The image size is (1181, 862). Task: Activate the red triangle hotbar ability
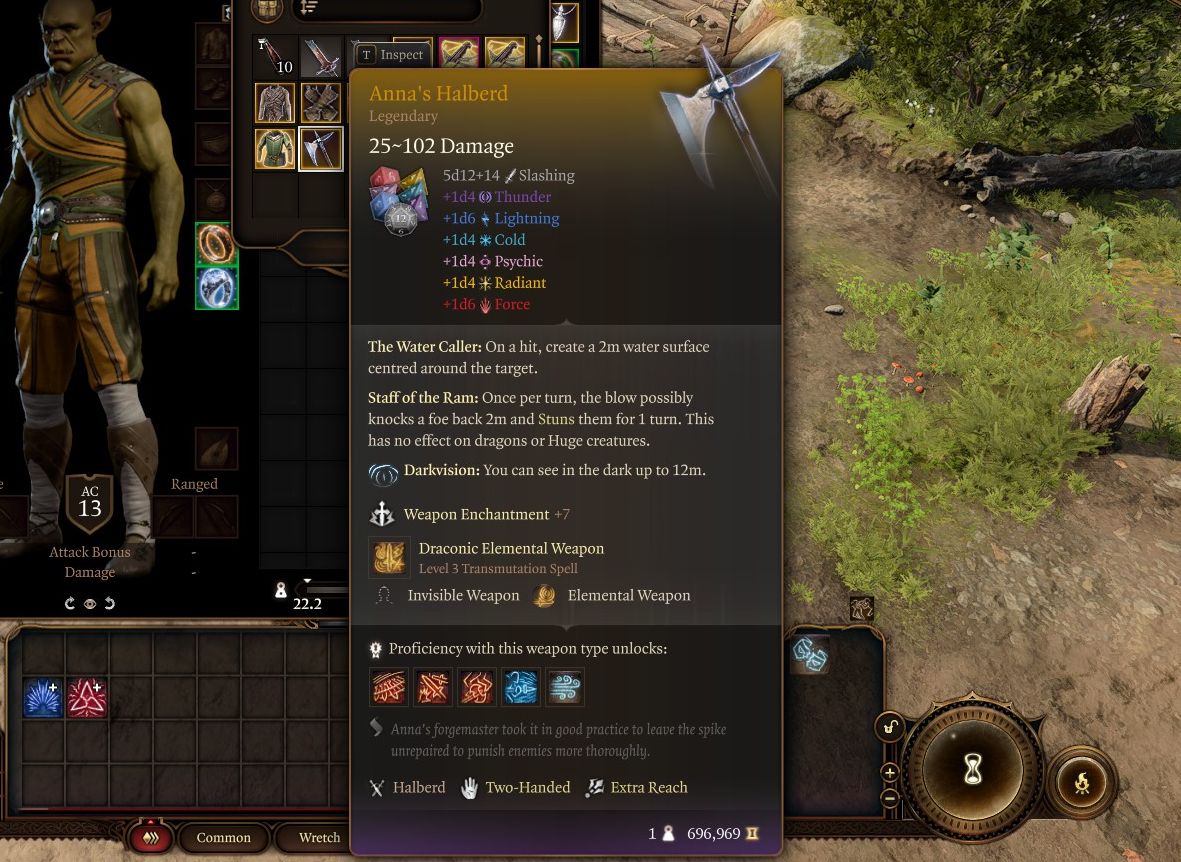(x=87, y=698)
